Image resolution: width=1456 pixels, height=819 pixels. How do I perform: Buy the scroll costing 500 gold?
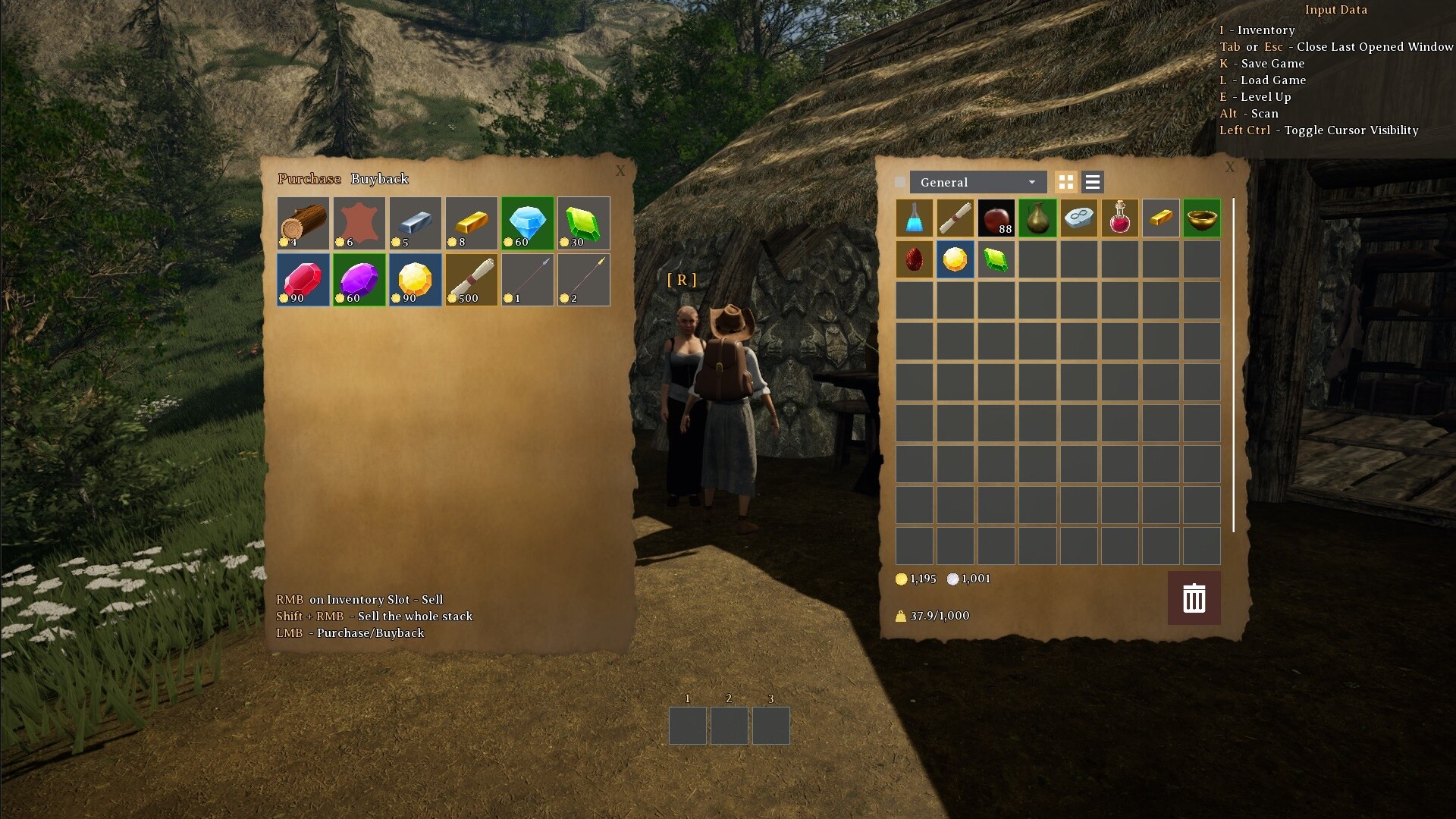click(471, 279)
